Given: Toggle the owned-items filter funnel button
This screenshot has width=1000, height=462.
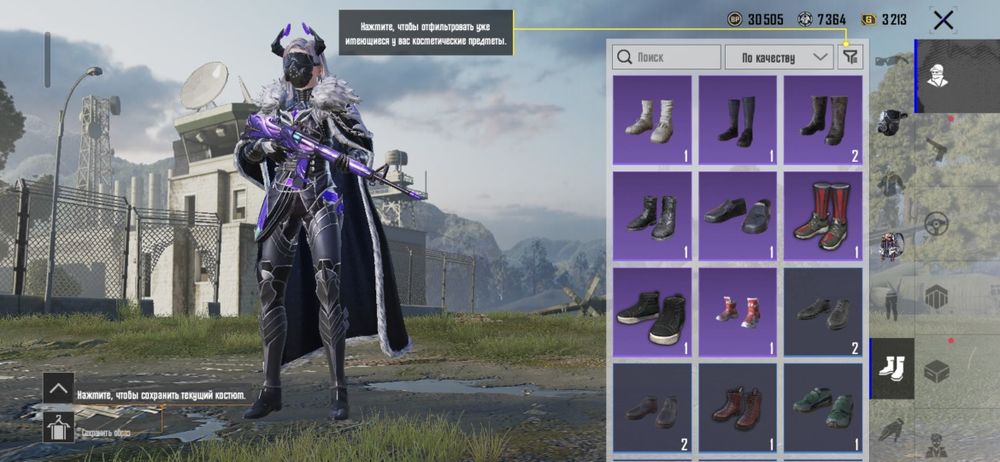Looking at the screenshot, I should (850, 57).
